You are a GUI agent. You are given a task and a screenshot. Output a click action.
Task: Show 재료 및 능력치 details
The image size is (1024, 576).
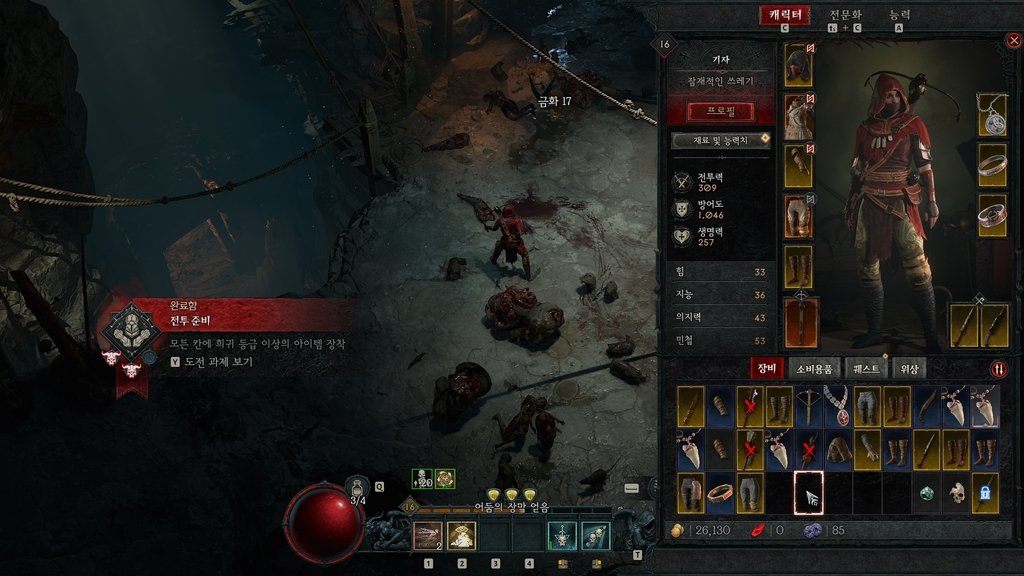pos(721,139)
